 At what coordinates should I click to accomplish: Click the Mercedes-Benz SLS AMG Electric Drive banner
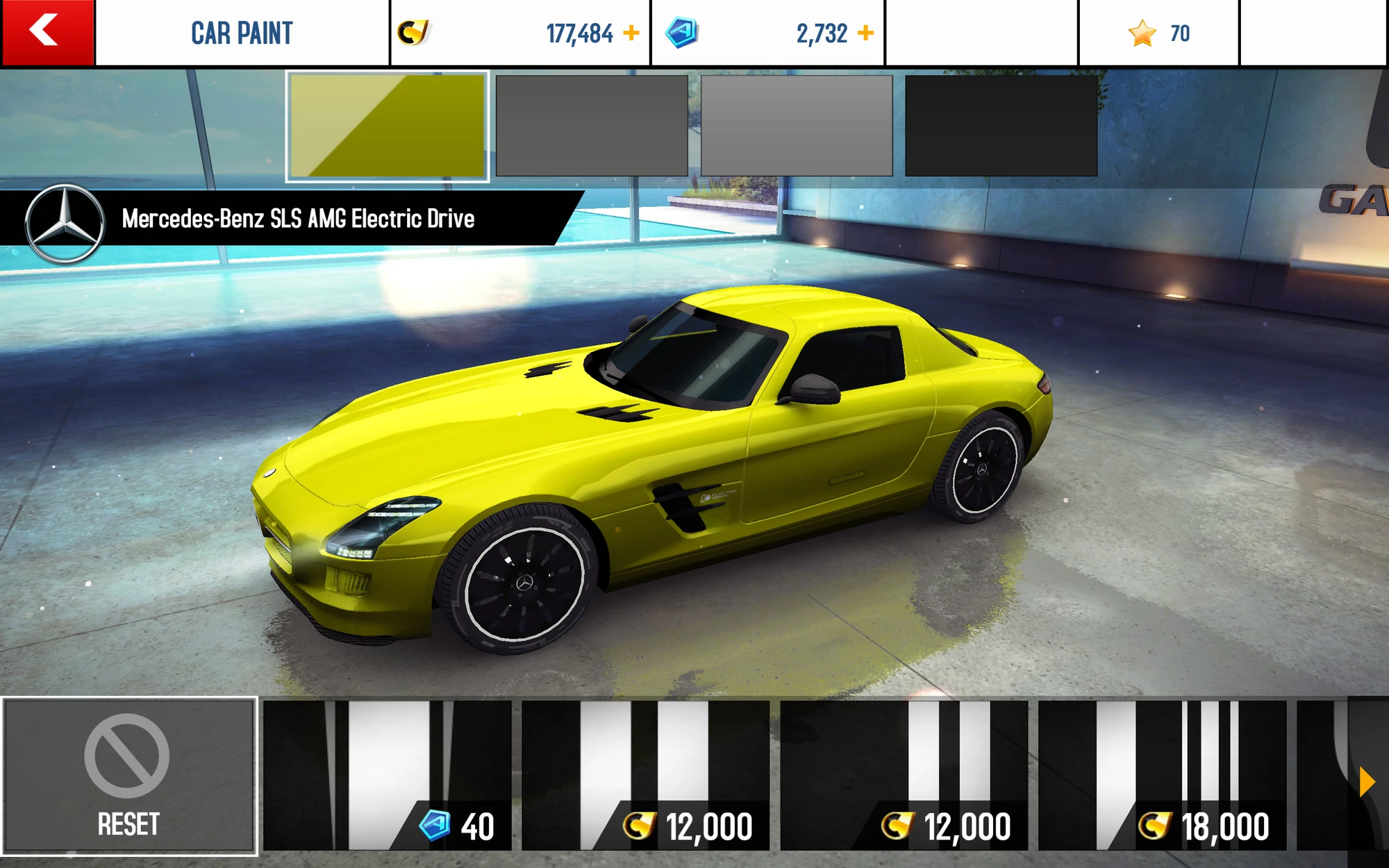pyautogui.click(x=299, y=218)
